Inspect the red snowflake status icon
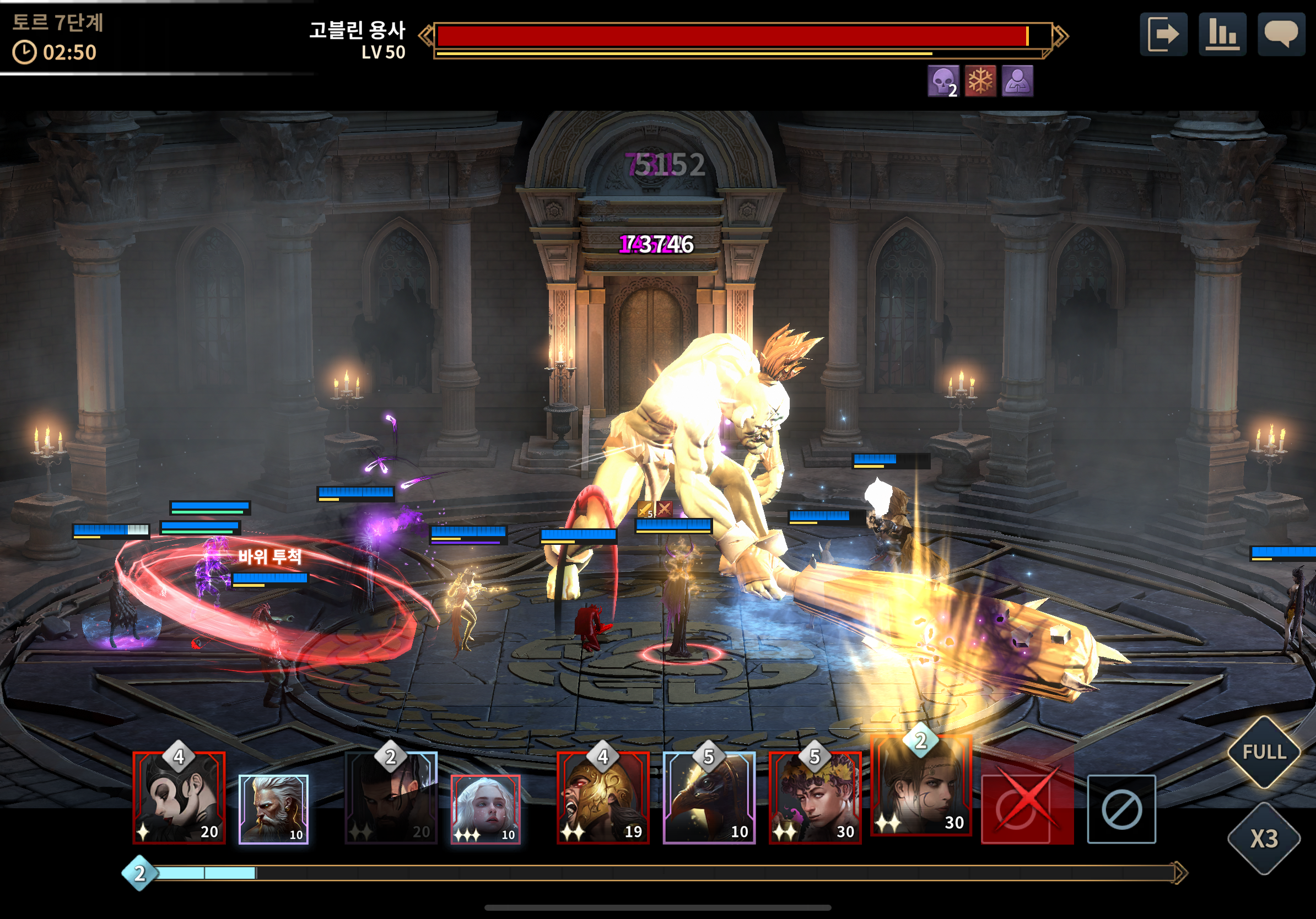Viewport: 1316px width, 919px height. (980, 81)
